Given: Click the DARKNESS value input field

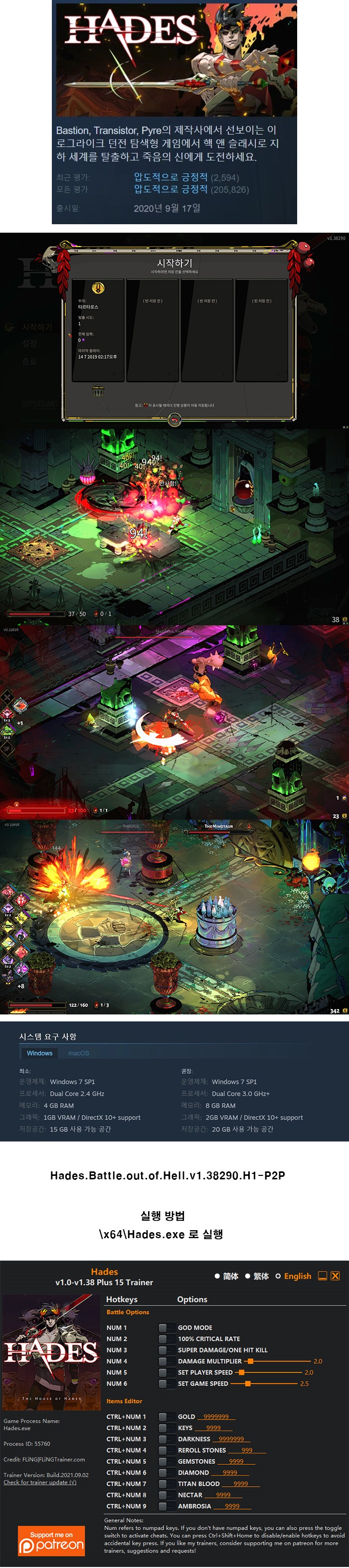Looking at the screenshot, I should coord(231,1439).
